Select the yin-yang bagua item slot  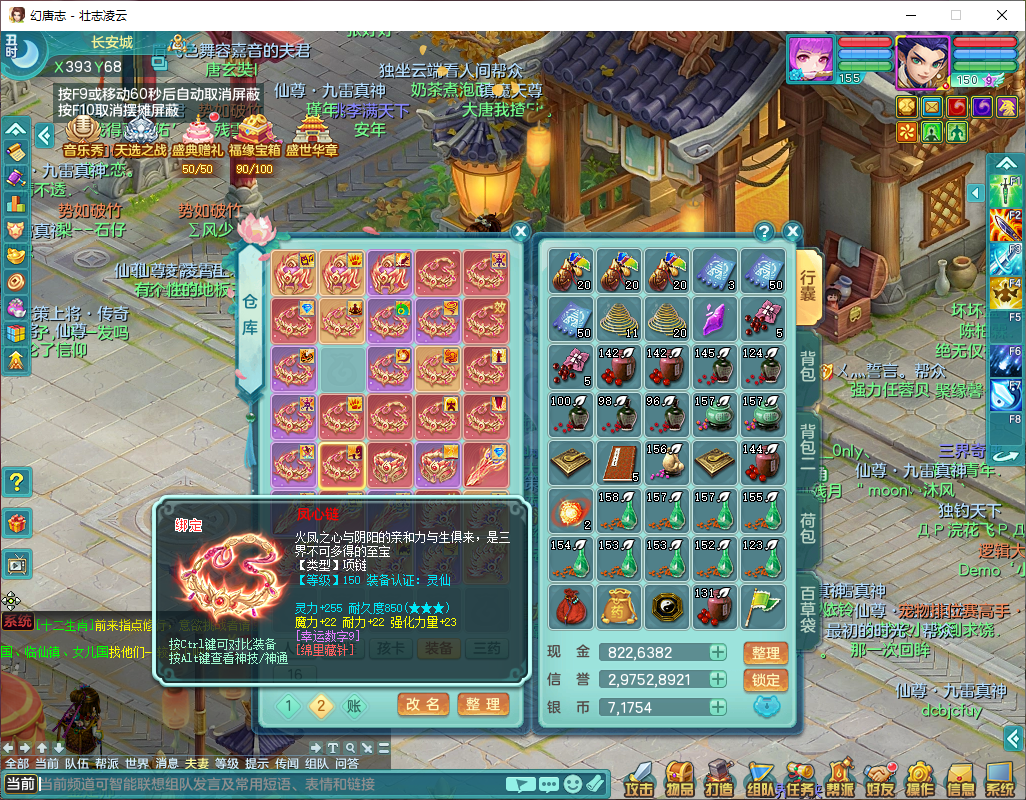(x=667, y=607)
